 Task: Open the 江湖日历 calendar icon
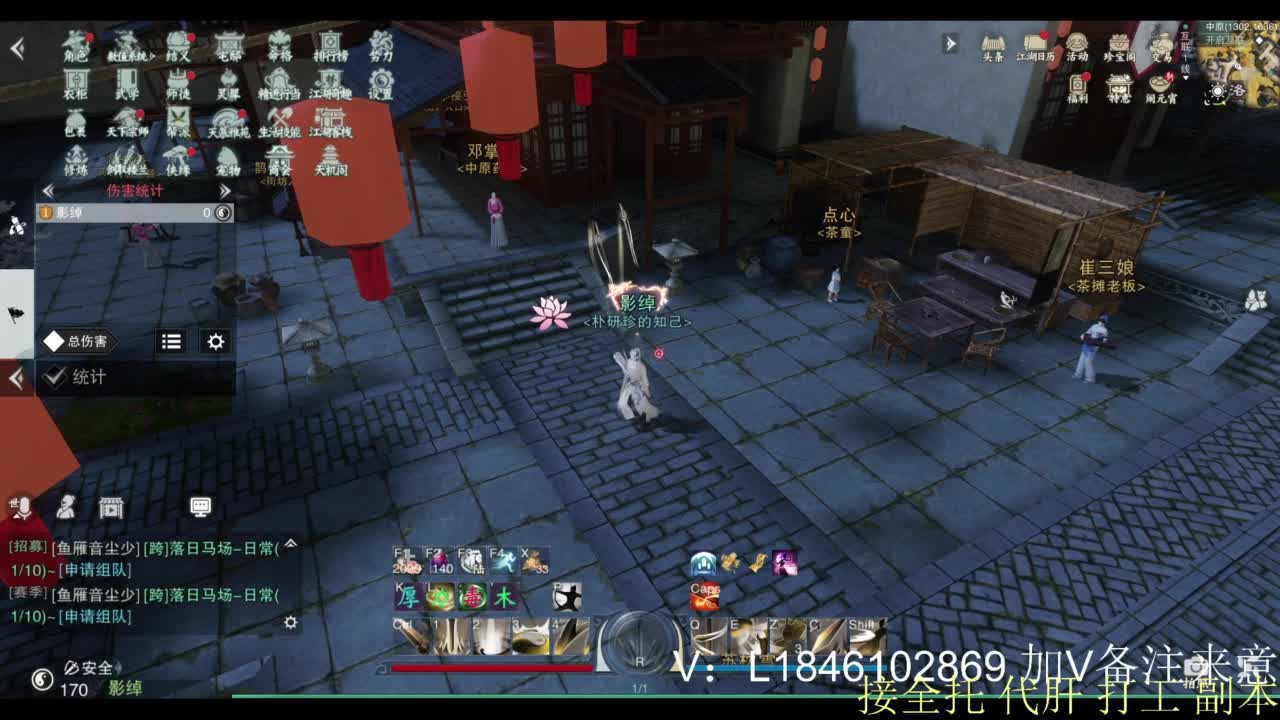1033,42
